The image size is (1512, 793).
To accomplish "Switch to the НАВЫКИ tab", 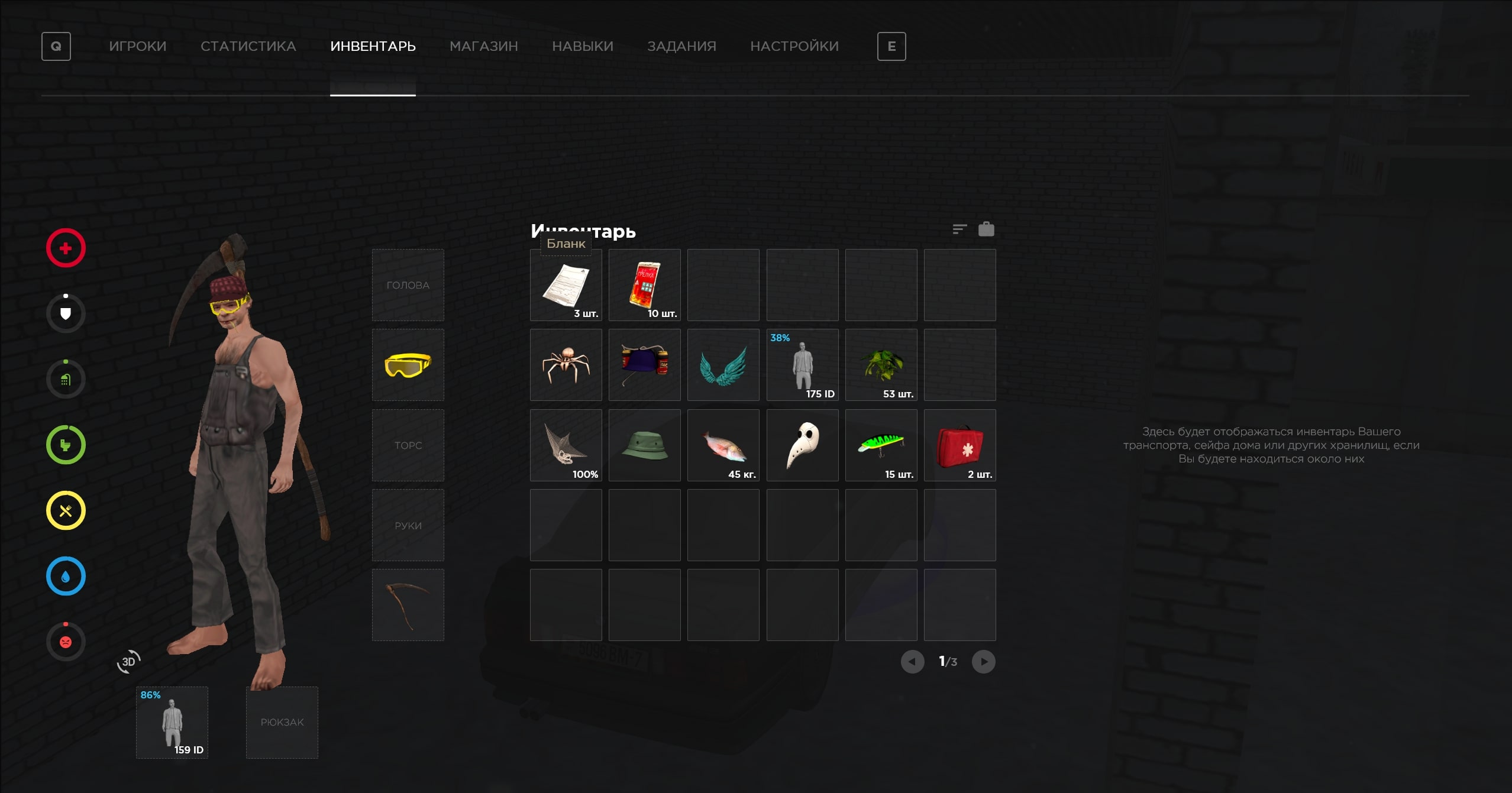I will click(x=582, y=46).
